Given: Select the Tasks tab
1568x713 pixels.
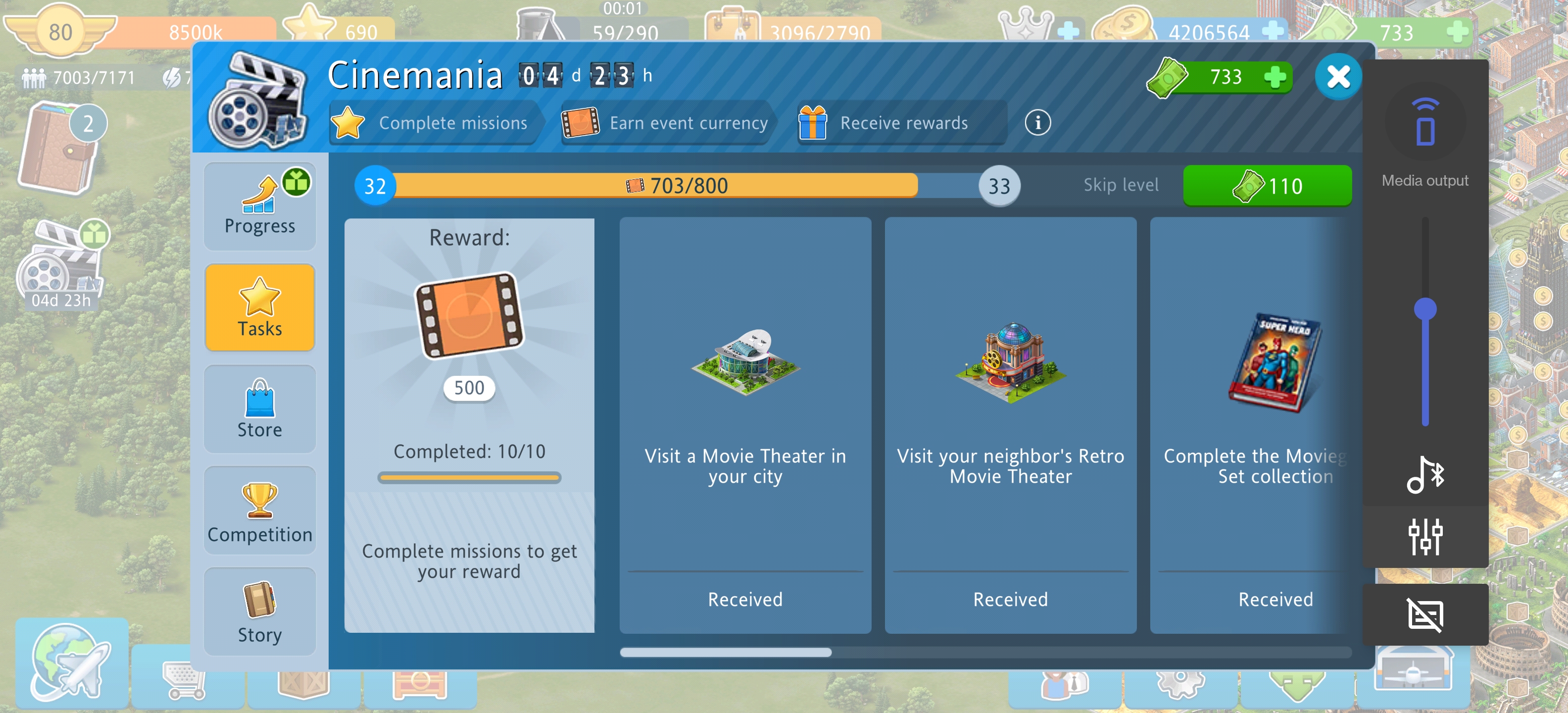Looking at the screenshot, I should [260, 307].
